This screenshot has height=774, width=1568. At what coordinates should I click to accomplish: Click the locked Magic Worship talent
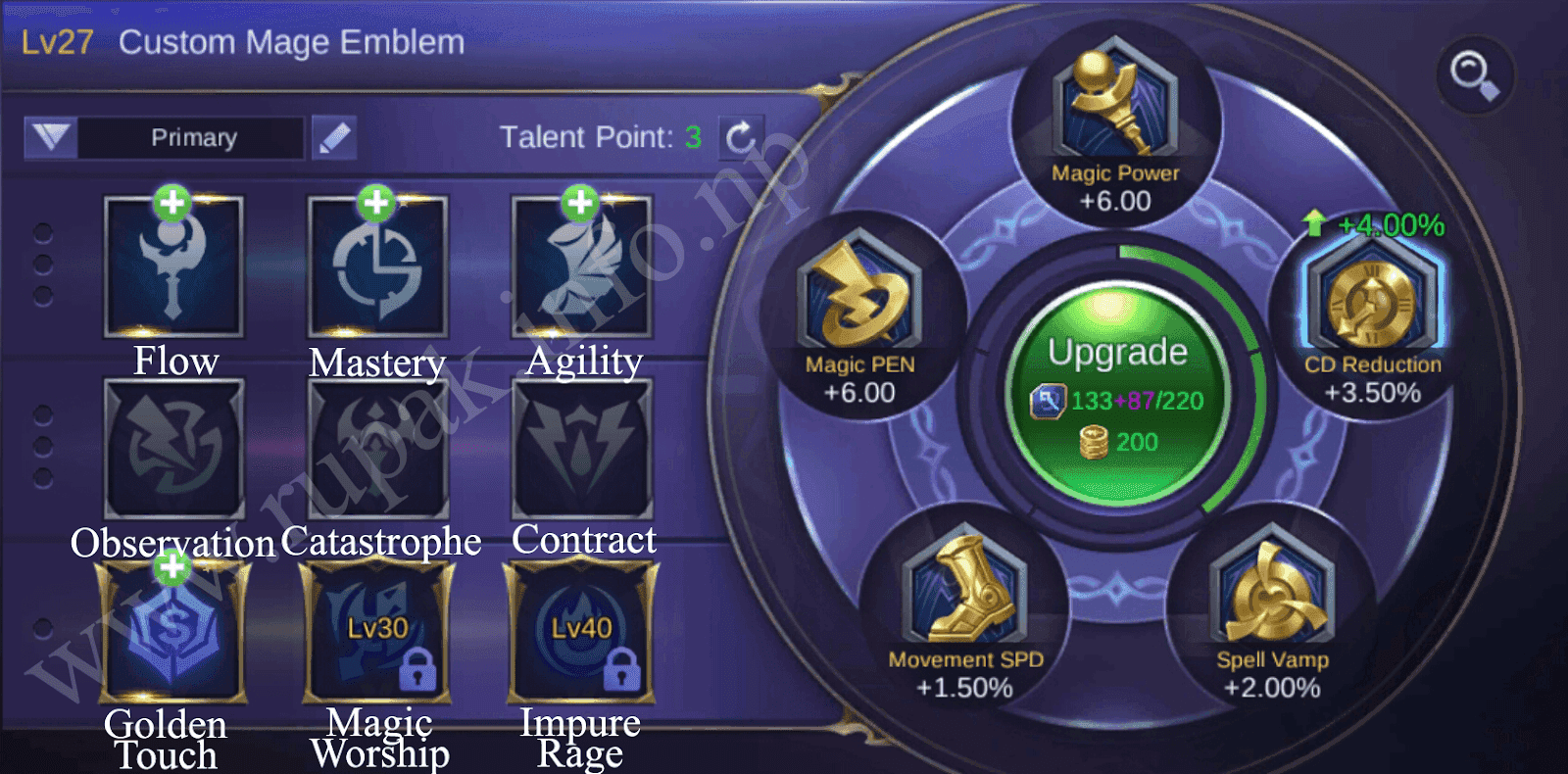tap(377, 632)
